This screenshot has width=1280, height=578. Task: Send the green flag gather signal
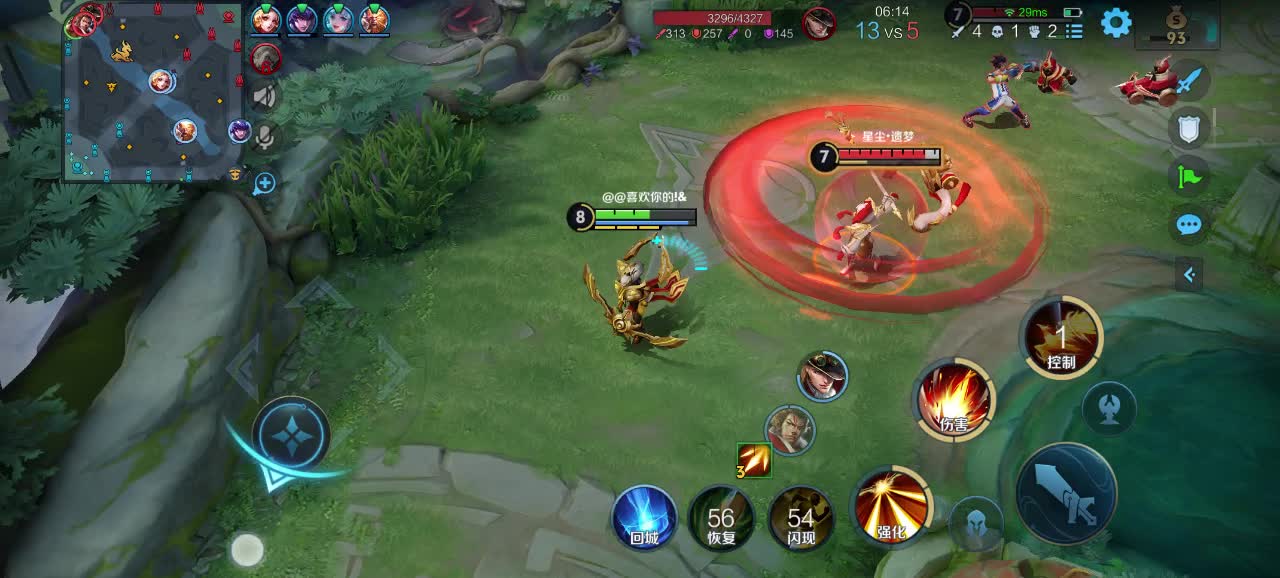pos(1189,177)
